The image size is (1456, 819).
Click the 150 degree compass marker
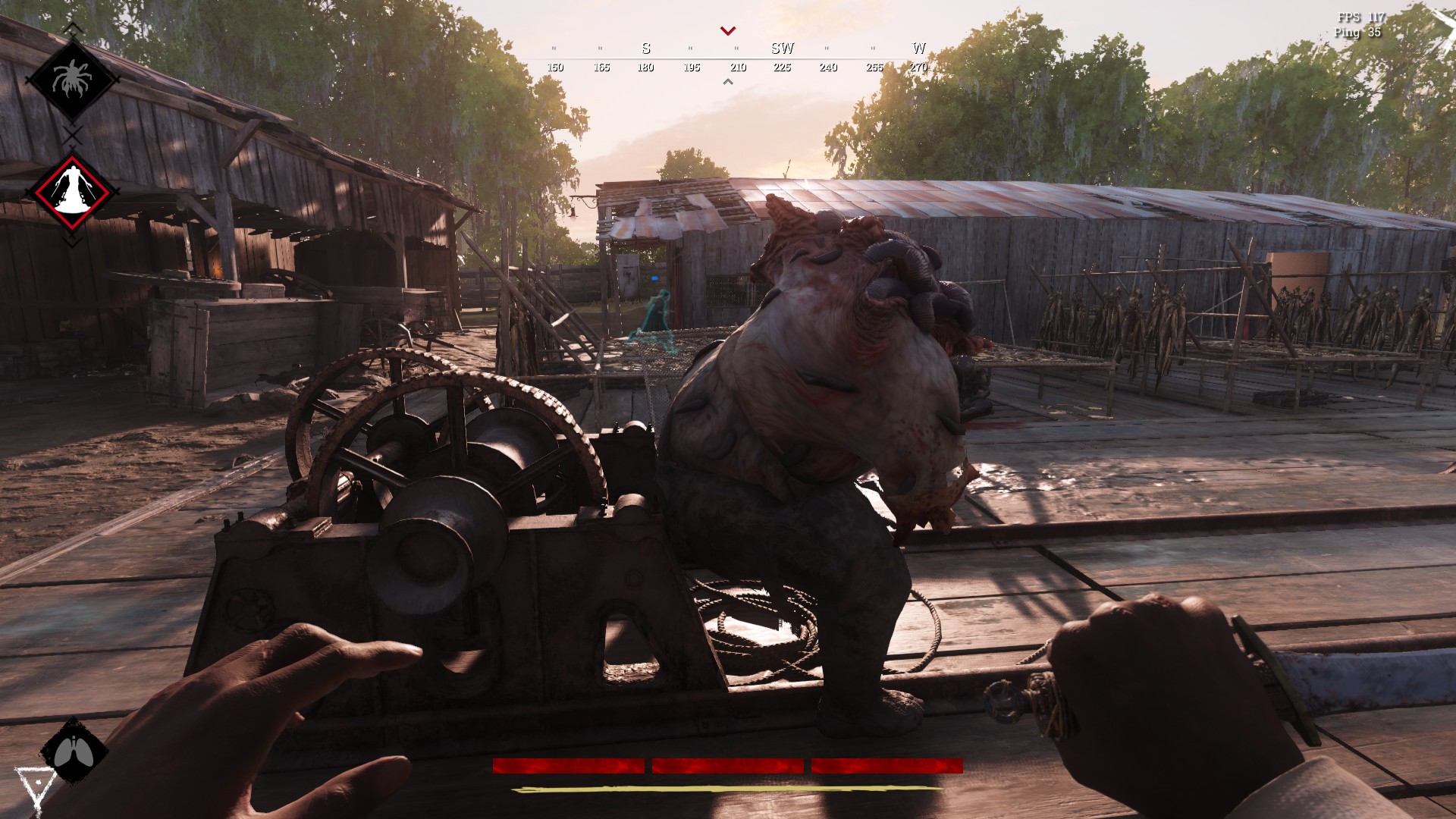pos(555,67)
